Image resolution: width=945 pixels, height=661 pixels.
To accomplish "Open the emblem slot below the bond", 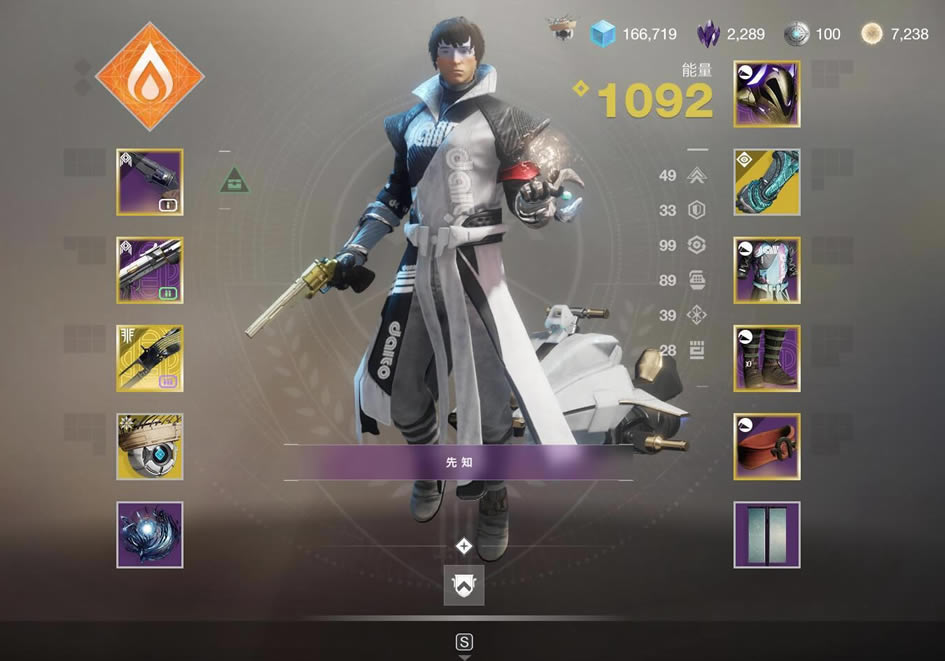I will [767, 534].
